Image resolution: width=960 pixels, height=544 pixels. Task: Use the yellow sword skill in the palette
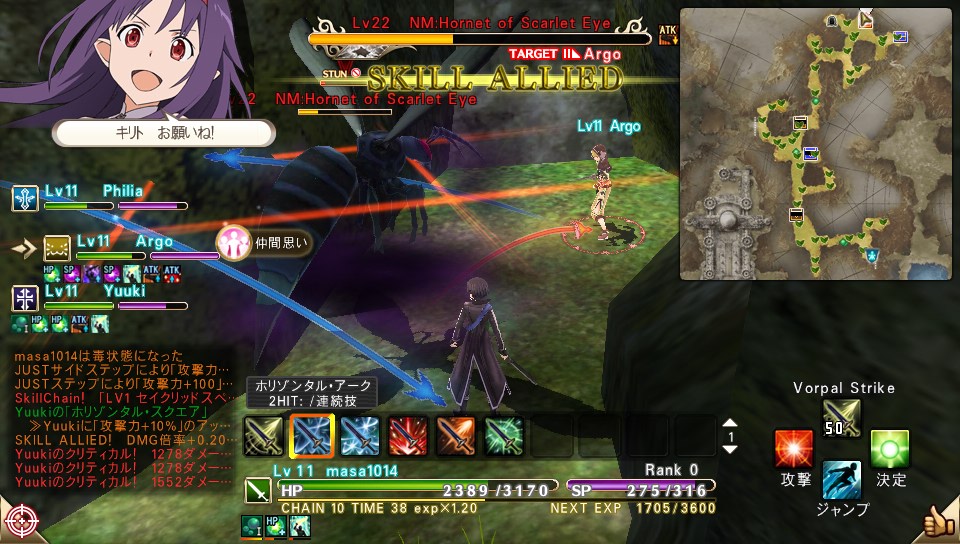(x=263, y=436)
